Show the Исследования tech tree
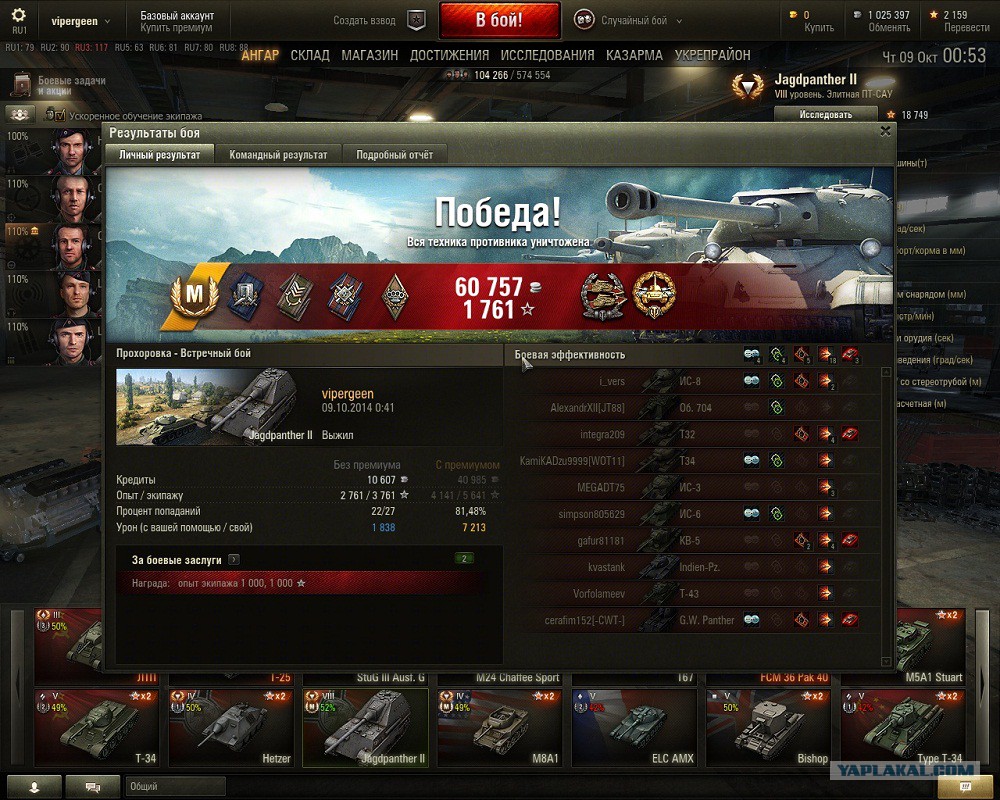The width and height of the screenshot is (1000, 800). pyautogui.click(x=547, y=55)
